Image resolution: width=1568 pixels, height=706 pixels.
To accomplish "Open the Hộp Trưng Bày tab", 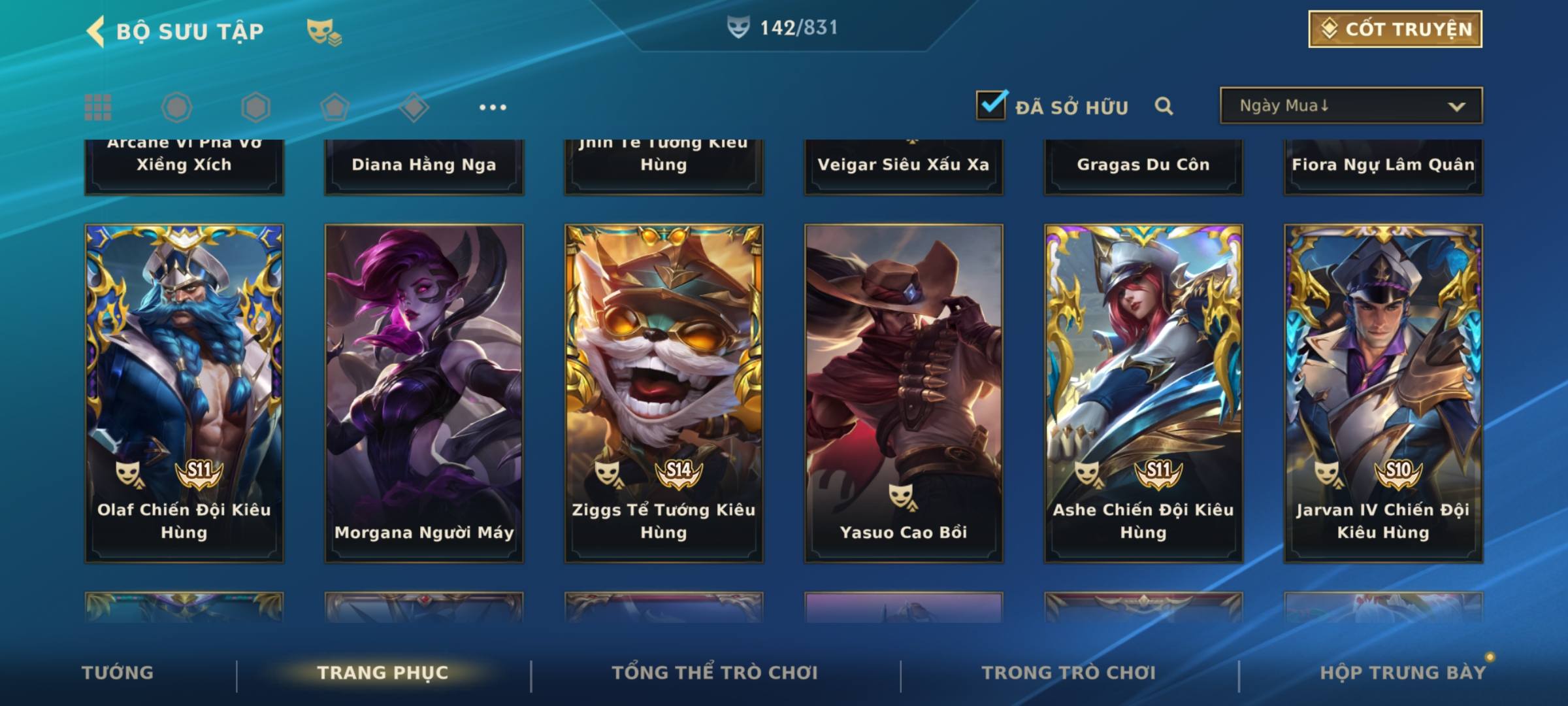I will point(1403,673).
